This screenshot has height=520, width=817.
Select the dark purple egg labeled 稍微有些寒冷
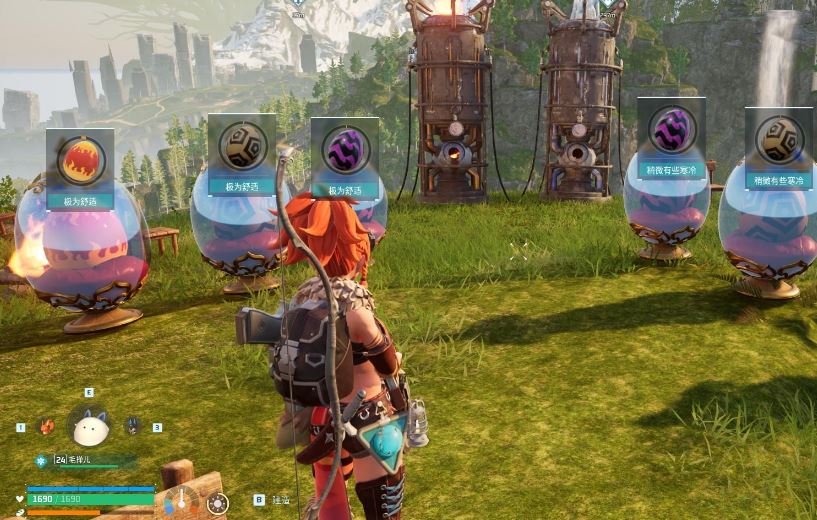(x=671, y=128)
